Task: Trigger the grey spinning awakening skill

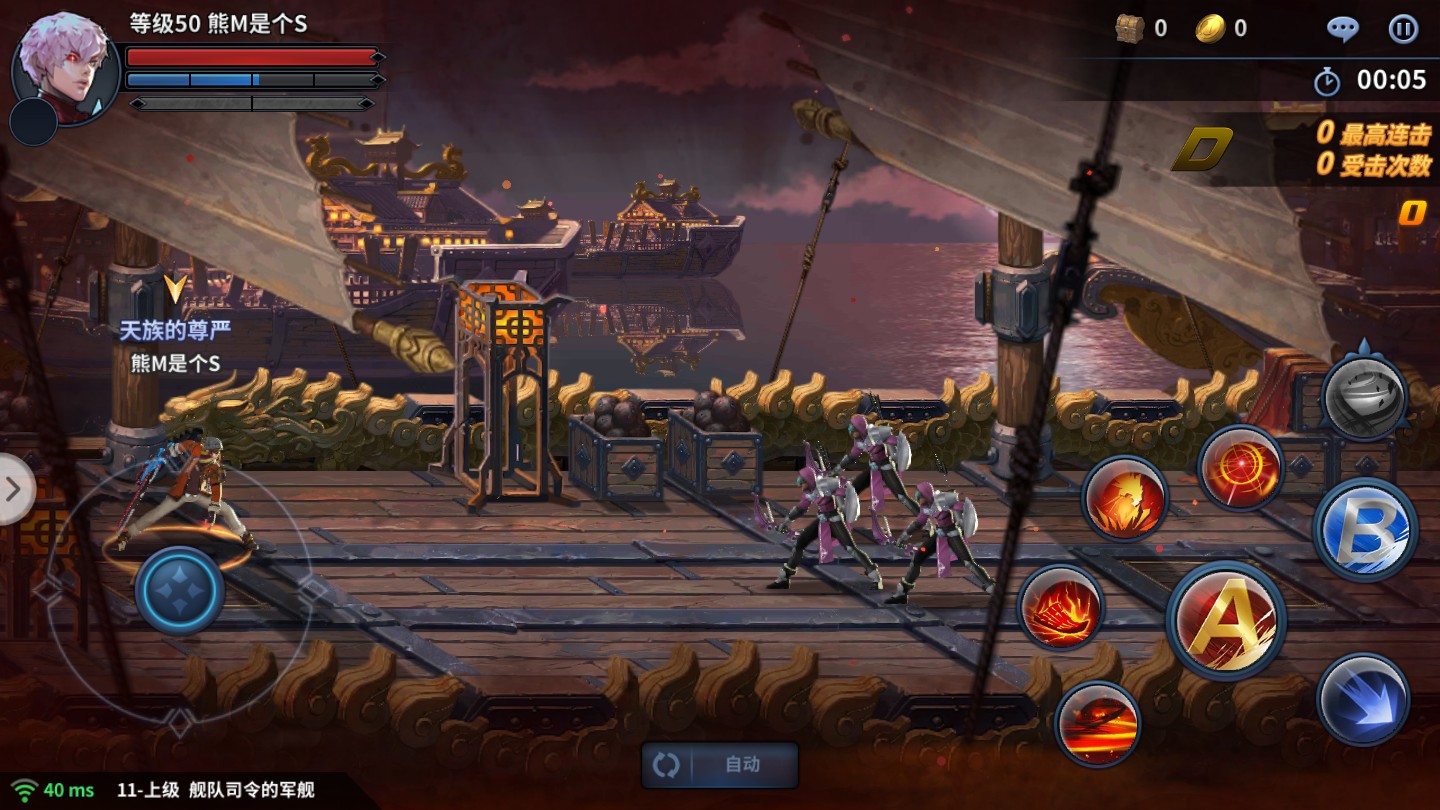Action: click(1364, 397)
